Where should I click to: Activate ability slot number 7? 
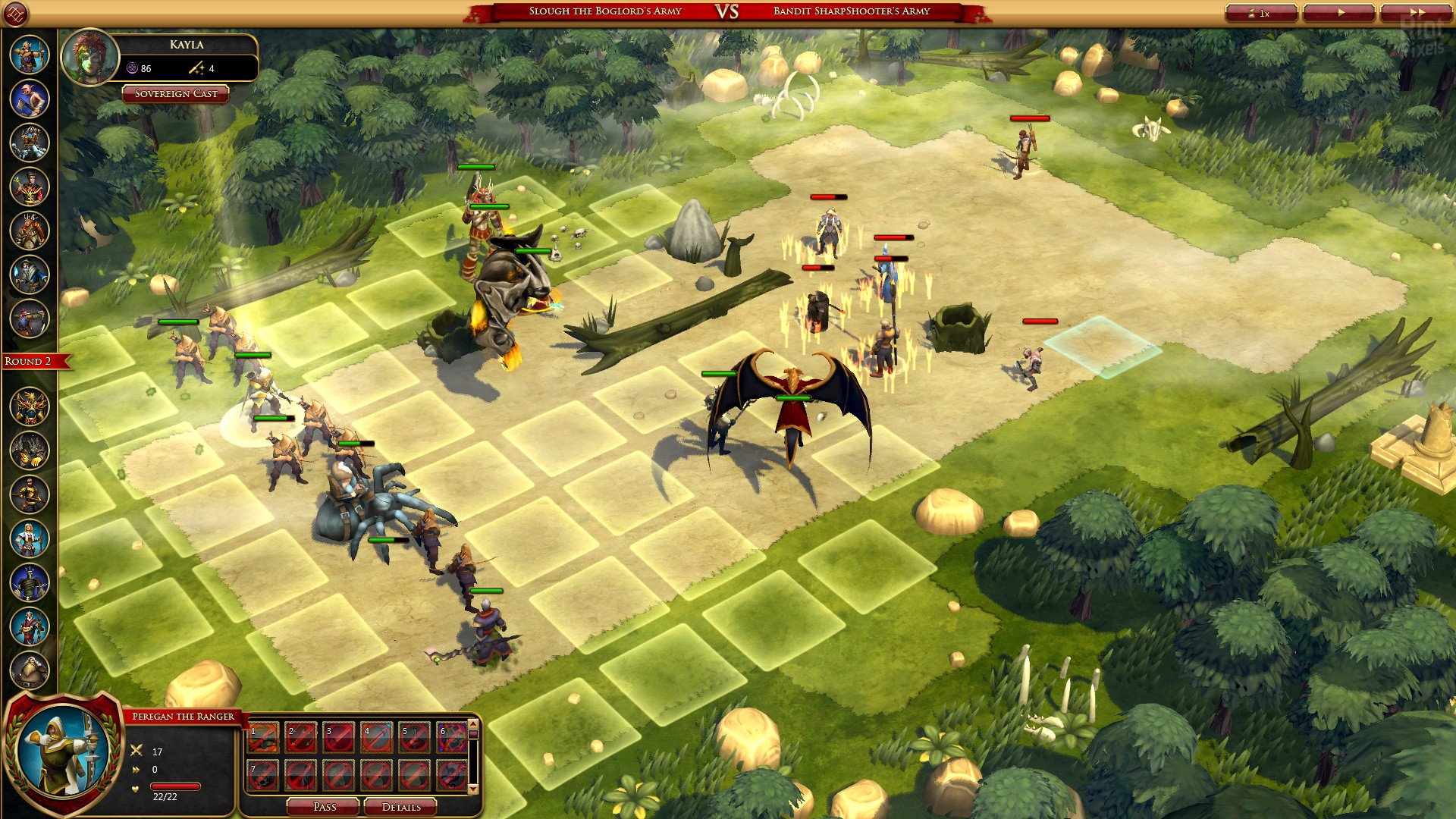(x=262, y=775)
